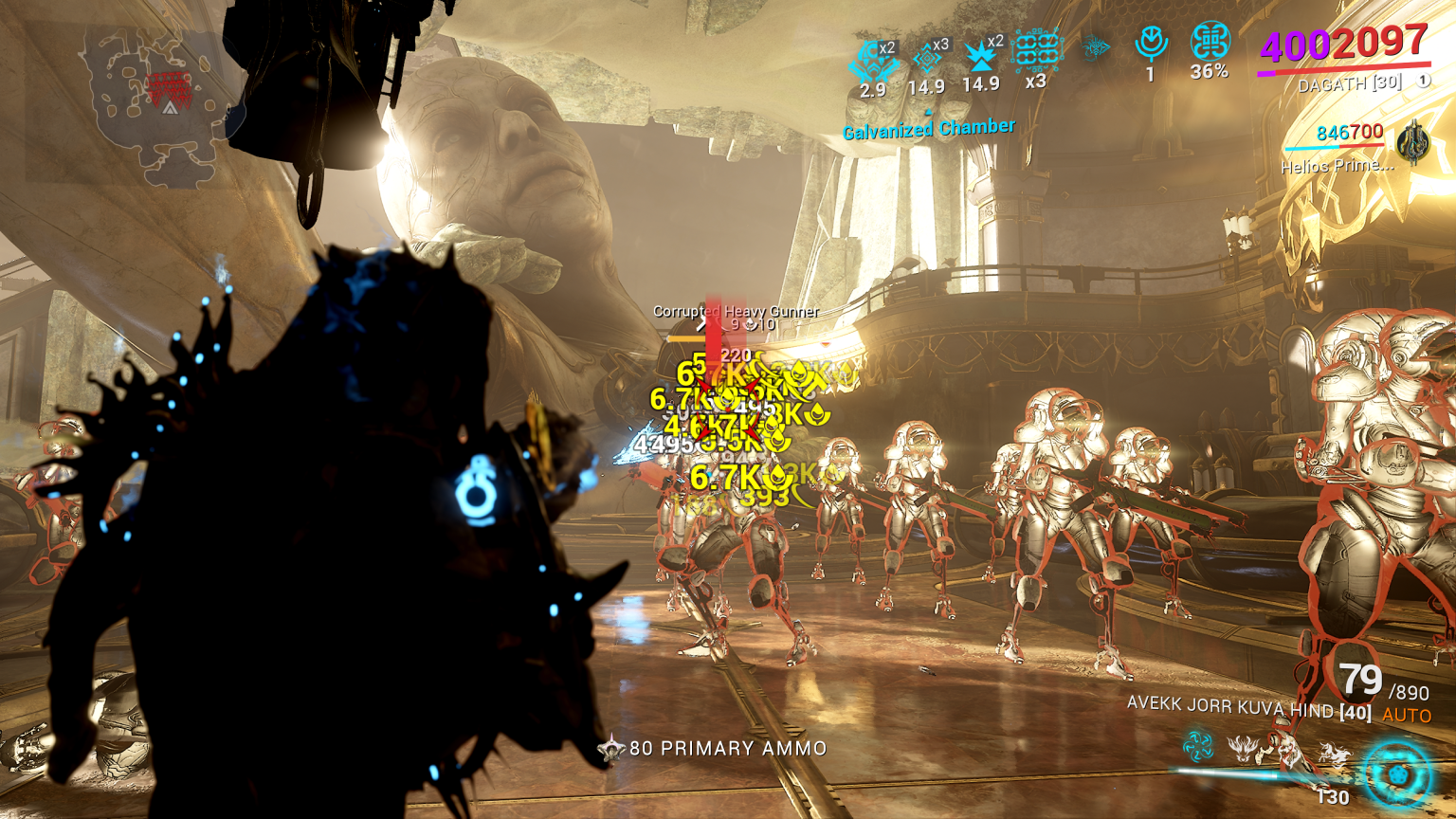Expand the DAGATH [30] player panel
The image size is (1456, 819).
pos(1353,82)
